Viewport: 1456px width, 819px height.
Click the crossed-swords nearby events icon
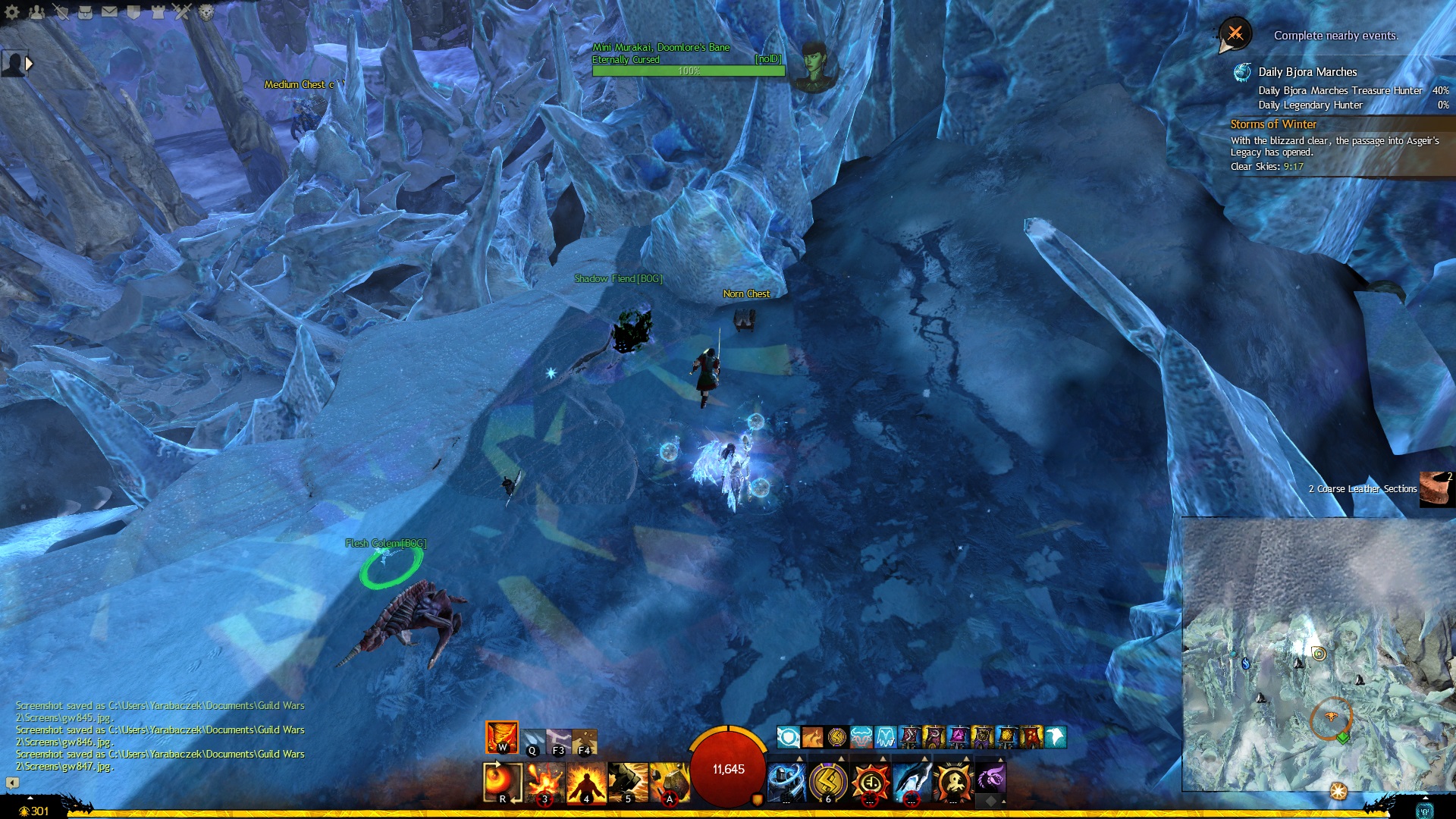click(1235, 34)
